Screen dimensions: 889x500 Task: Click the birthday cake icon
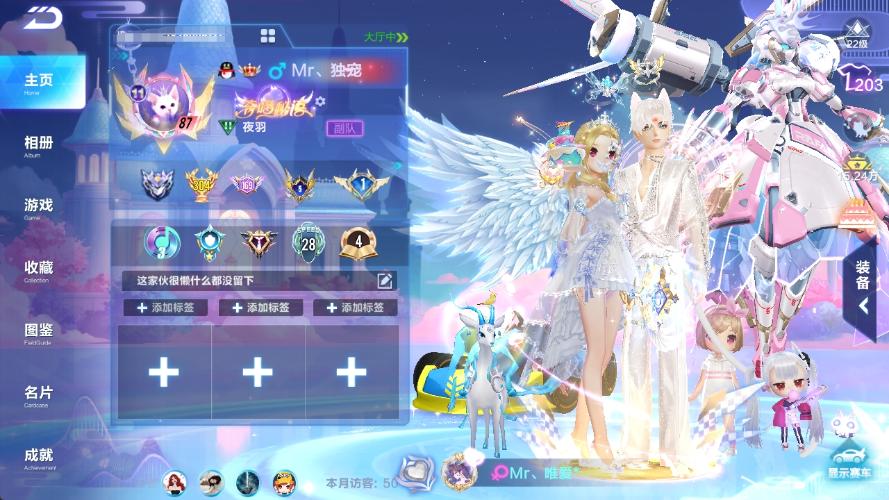(x=859, y=214)
